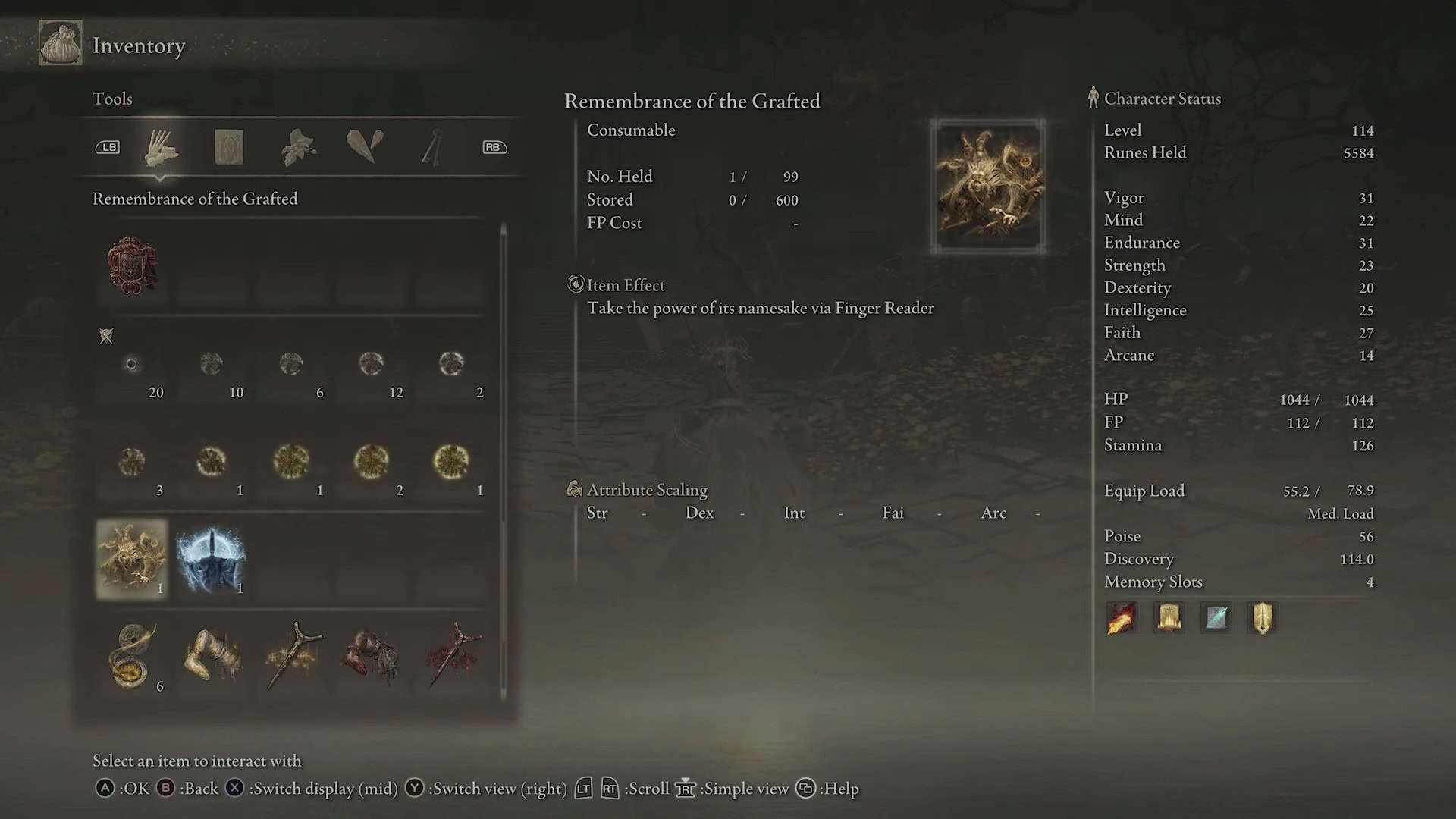
Task: Select the rune stack with 20 held
Action: click(132, 365)
